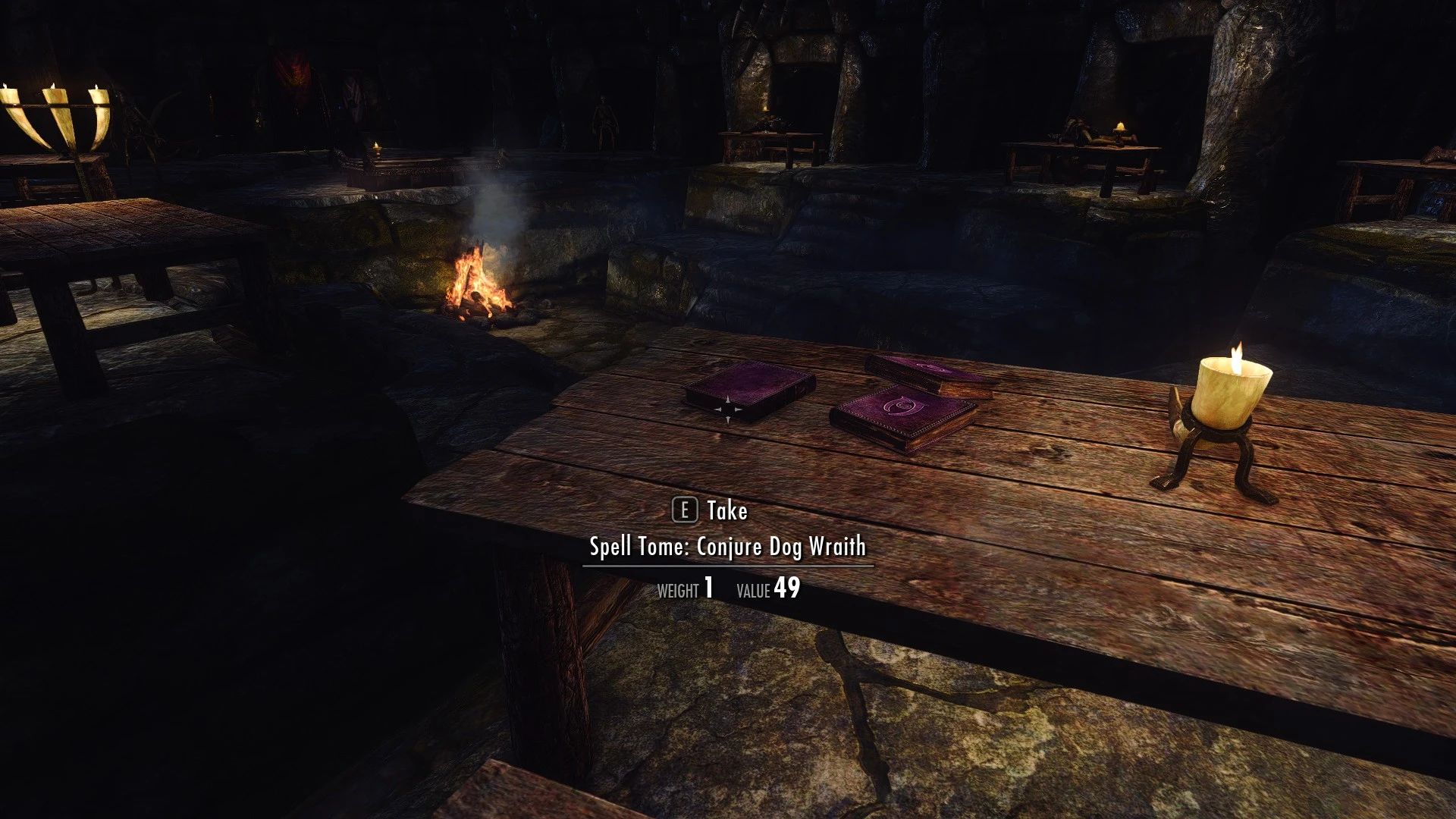Click the weight number 1
Image resolution: width=1456 pixels, height=819 pixels.
[708, 587]
